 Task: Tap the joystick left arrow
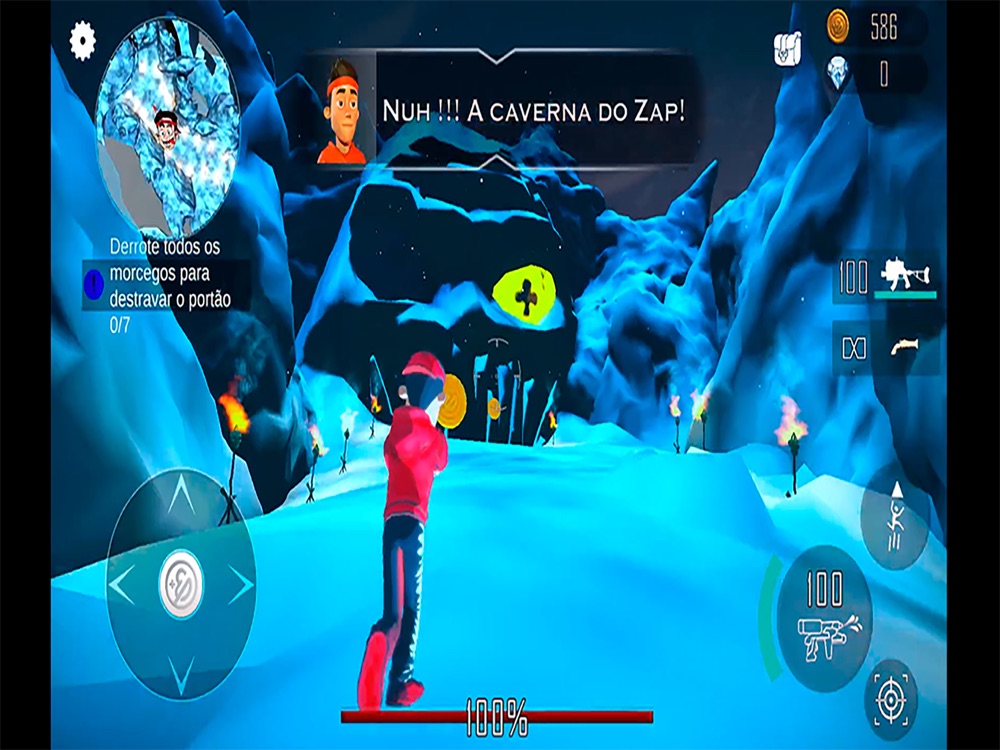coord(122,585)
